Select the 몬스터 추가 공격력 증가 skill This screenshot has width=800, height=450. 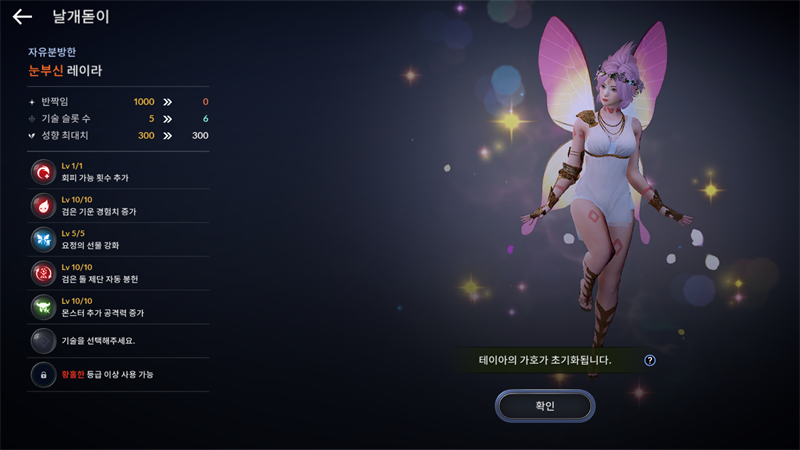44,307
